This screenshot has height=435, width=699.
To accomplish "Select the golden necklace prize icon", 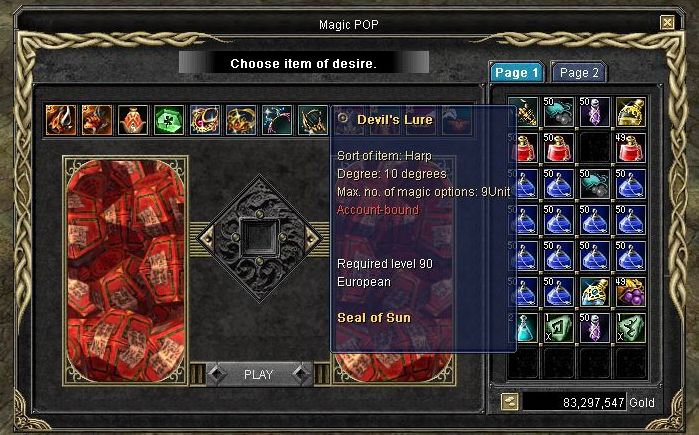I will [241, 120].
